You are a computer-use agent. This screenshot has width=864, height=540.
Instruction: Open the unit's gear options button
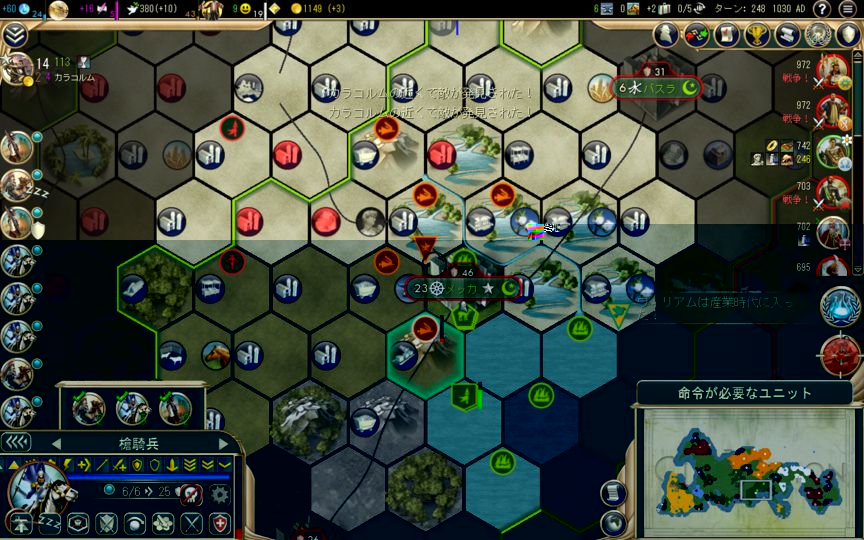pyautogui.click(x=219, y=492)
